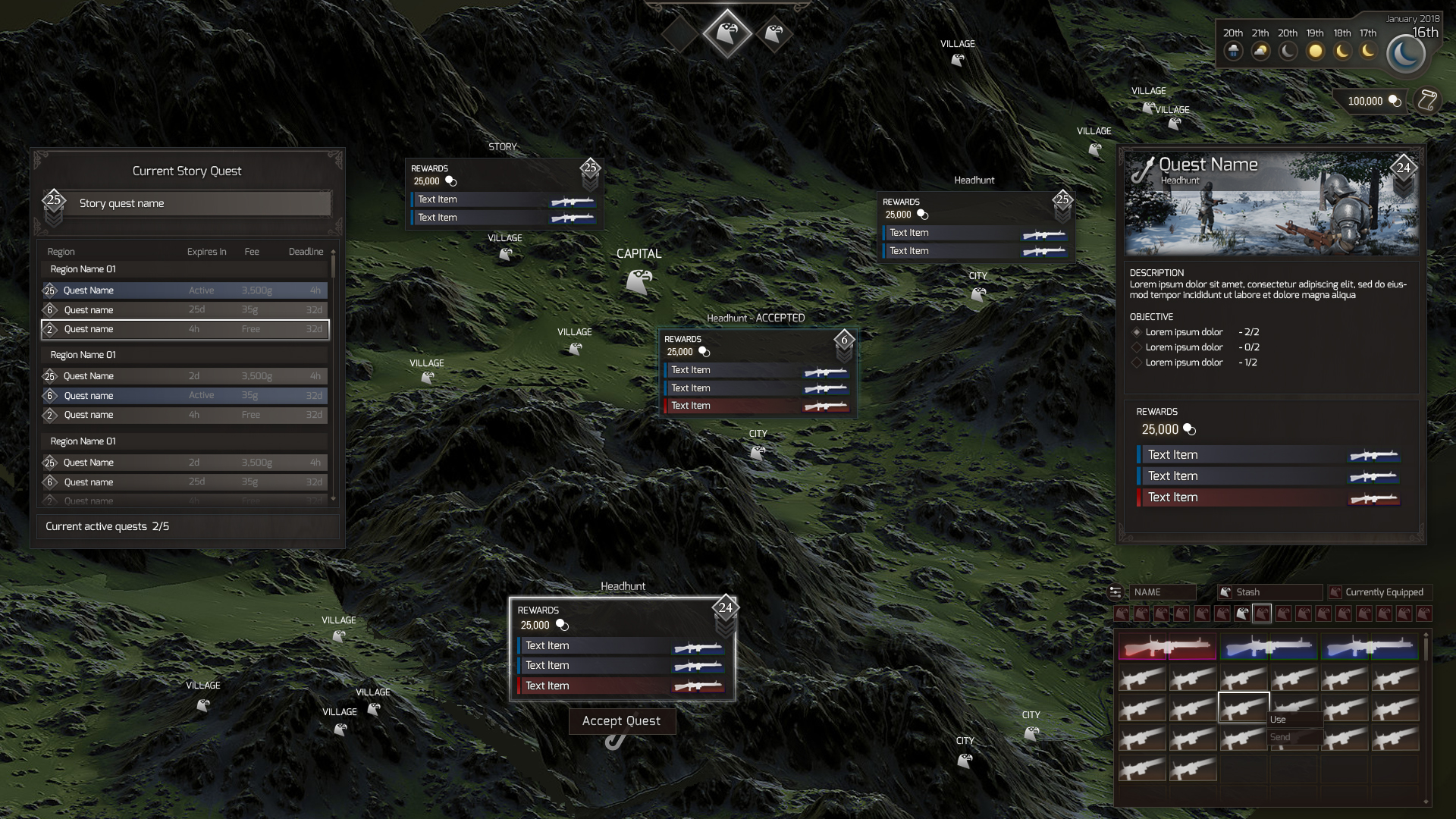Screen dimensions: 1456x819
Task: Select the active level 6 quest row
Action: pos(185,396)
